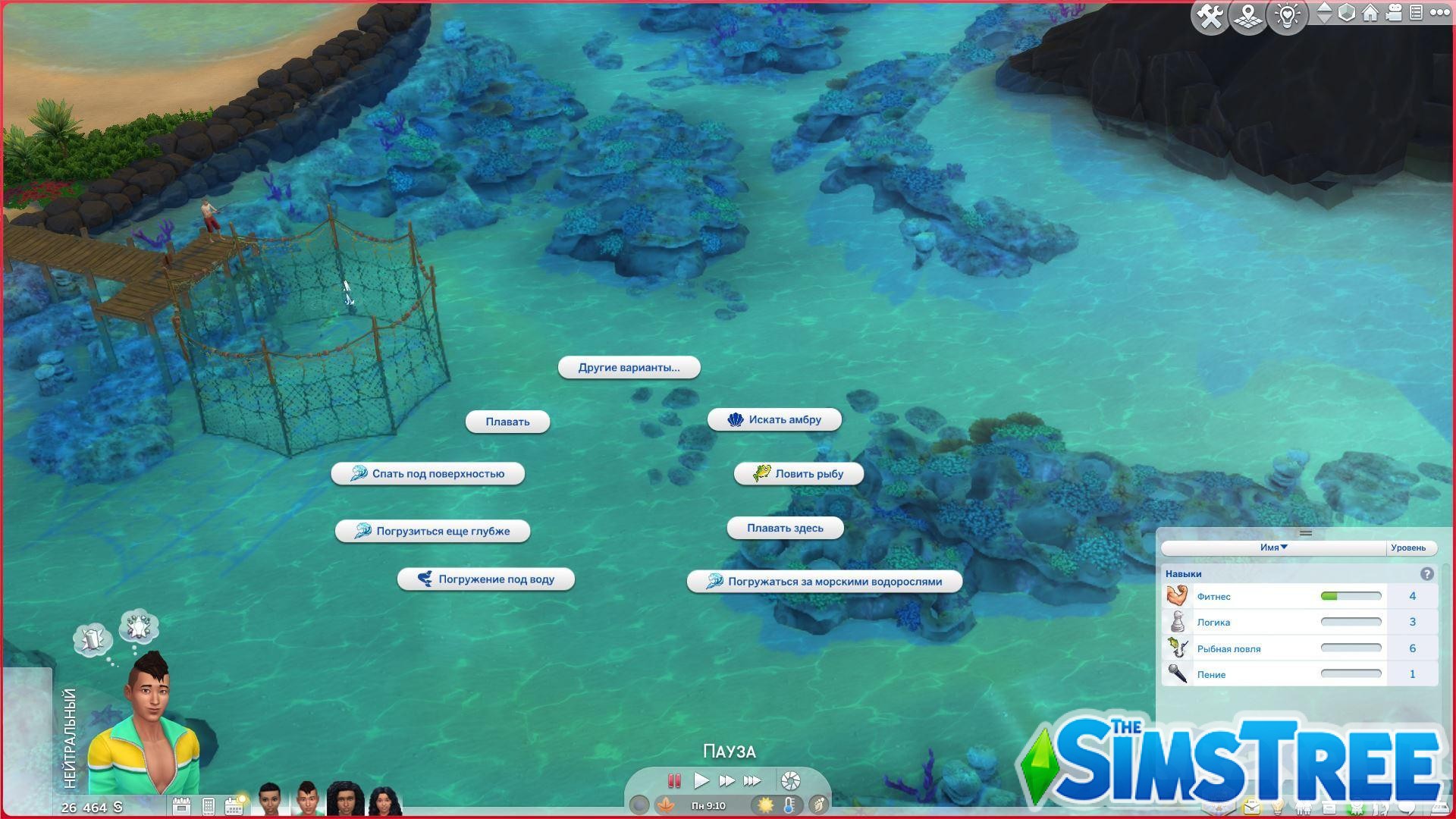Open the ellipsis more options menu
The width and height of the screenshot is (1456, 819).
[1441, 13]
